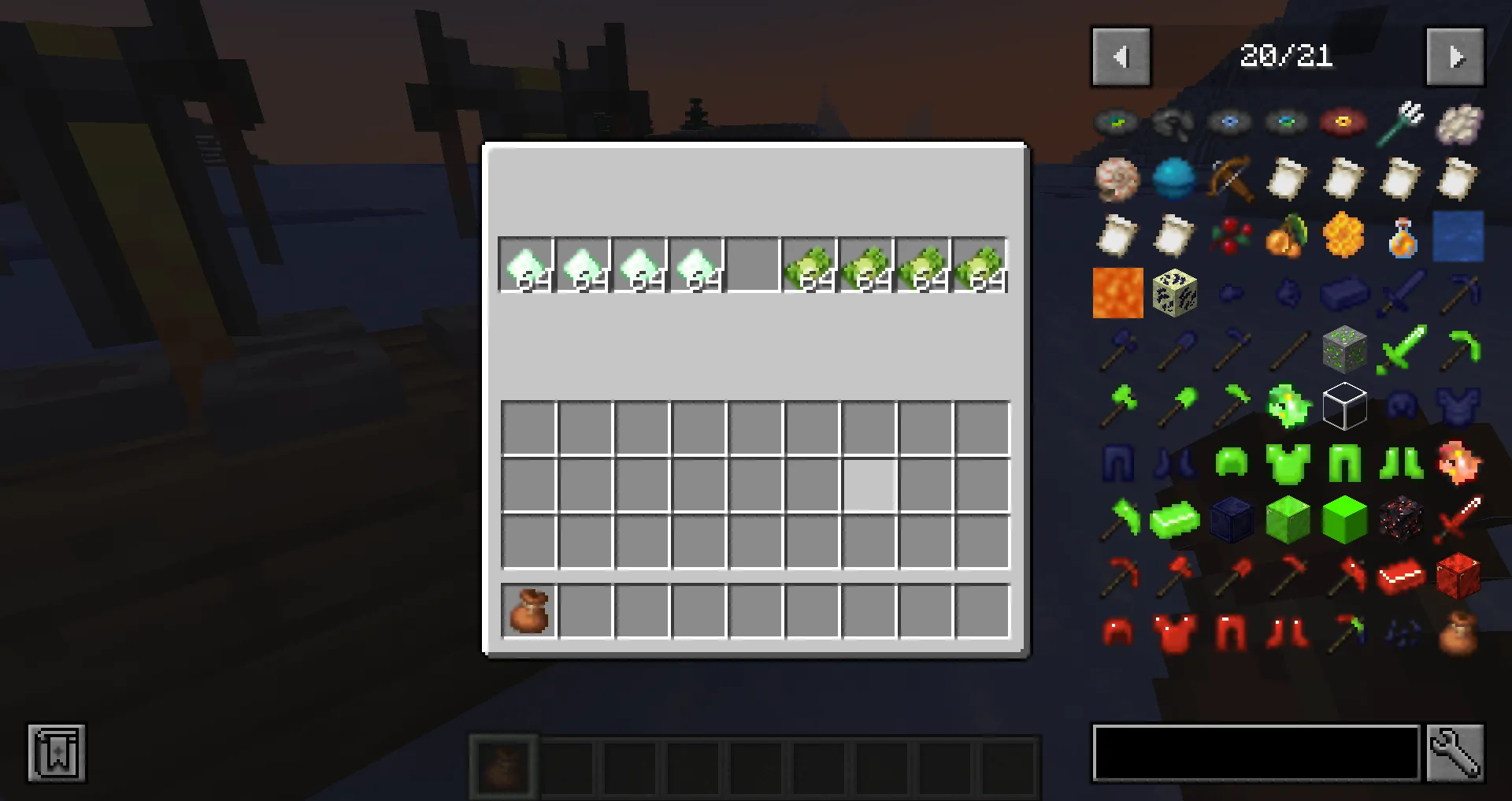Select the honeycomb item
The image size is (1512, 801).
click(1344, 236)
